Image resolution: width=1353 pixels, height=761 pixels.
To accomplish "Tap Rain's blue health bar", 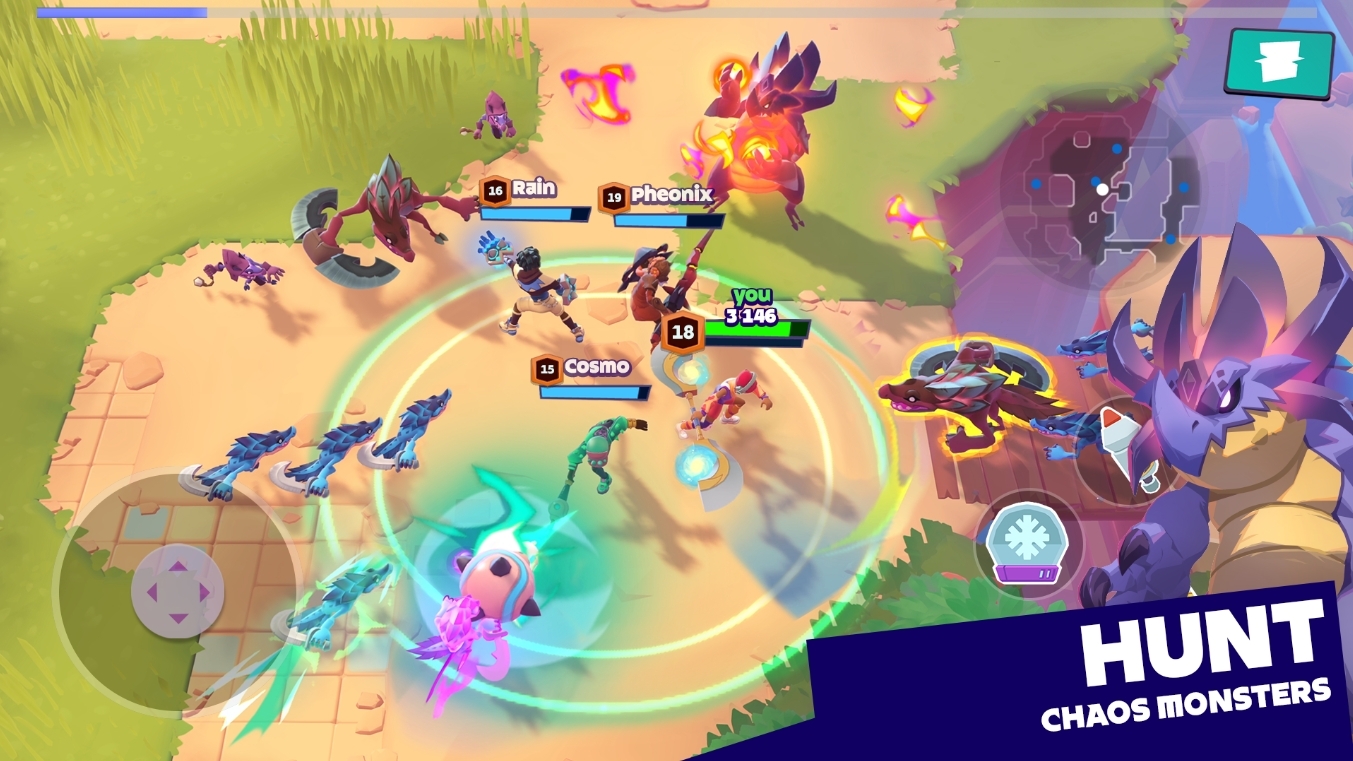I will pos(537,215).
